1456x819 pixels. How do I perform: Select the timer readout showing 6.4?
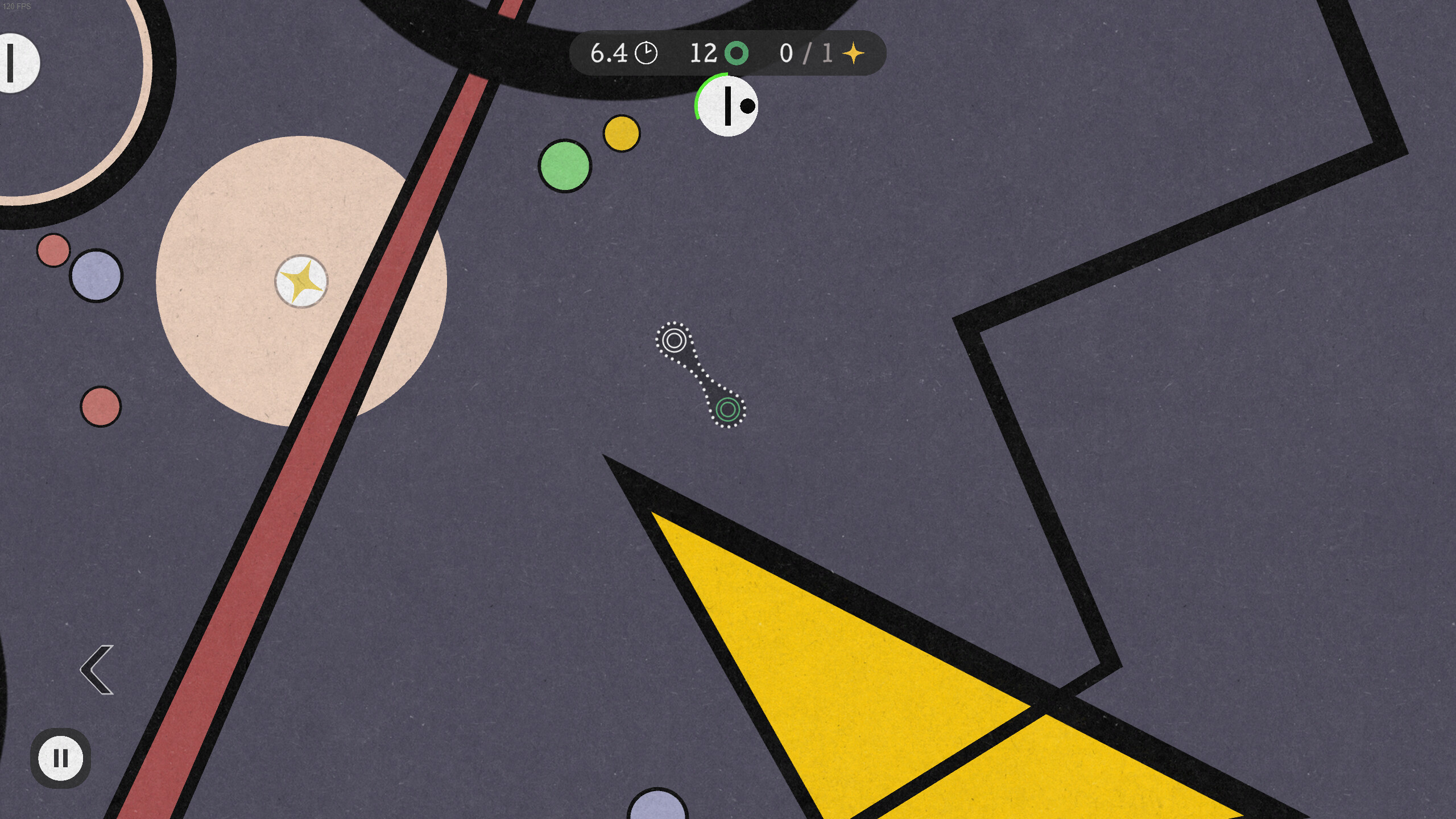click(607, 53)
